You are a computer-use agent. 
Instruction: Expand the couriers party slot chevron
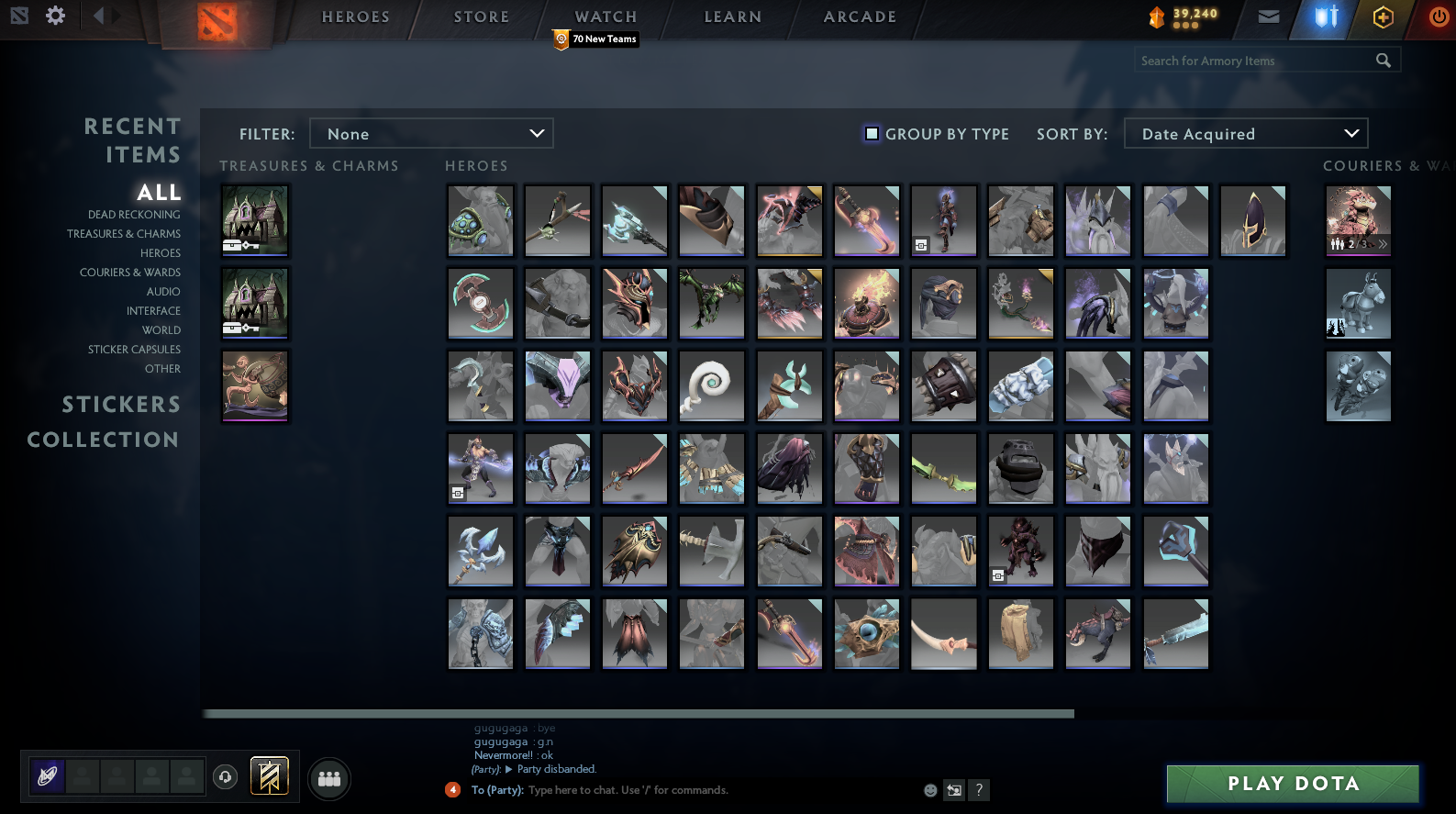[x=1382, y=244]
